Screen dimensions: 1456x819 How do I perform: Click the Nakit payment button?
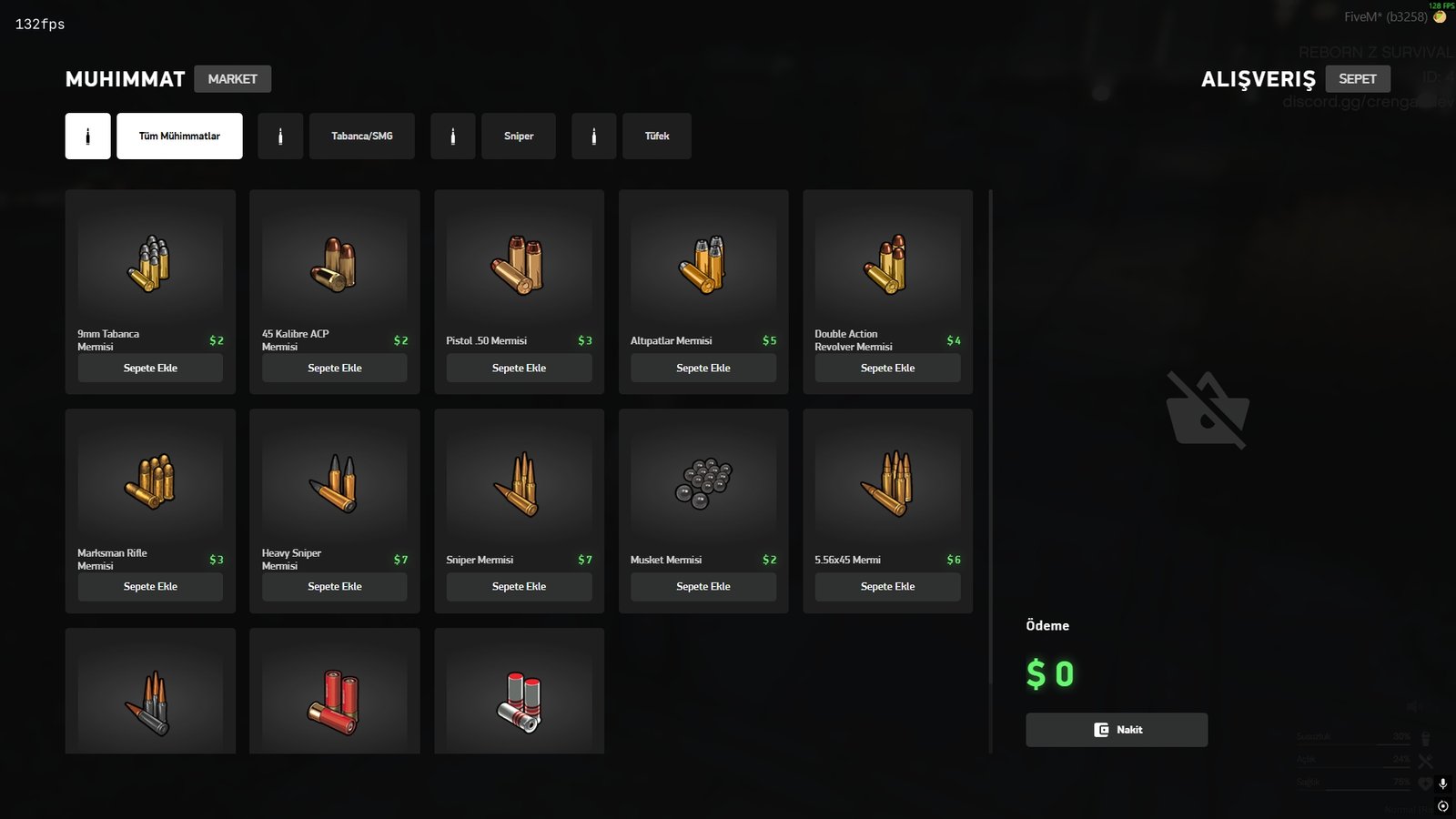[x=1116, y=729]
